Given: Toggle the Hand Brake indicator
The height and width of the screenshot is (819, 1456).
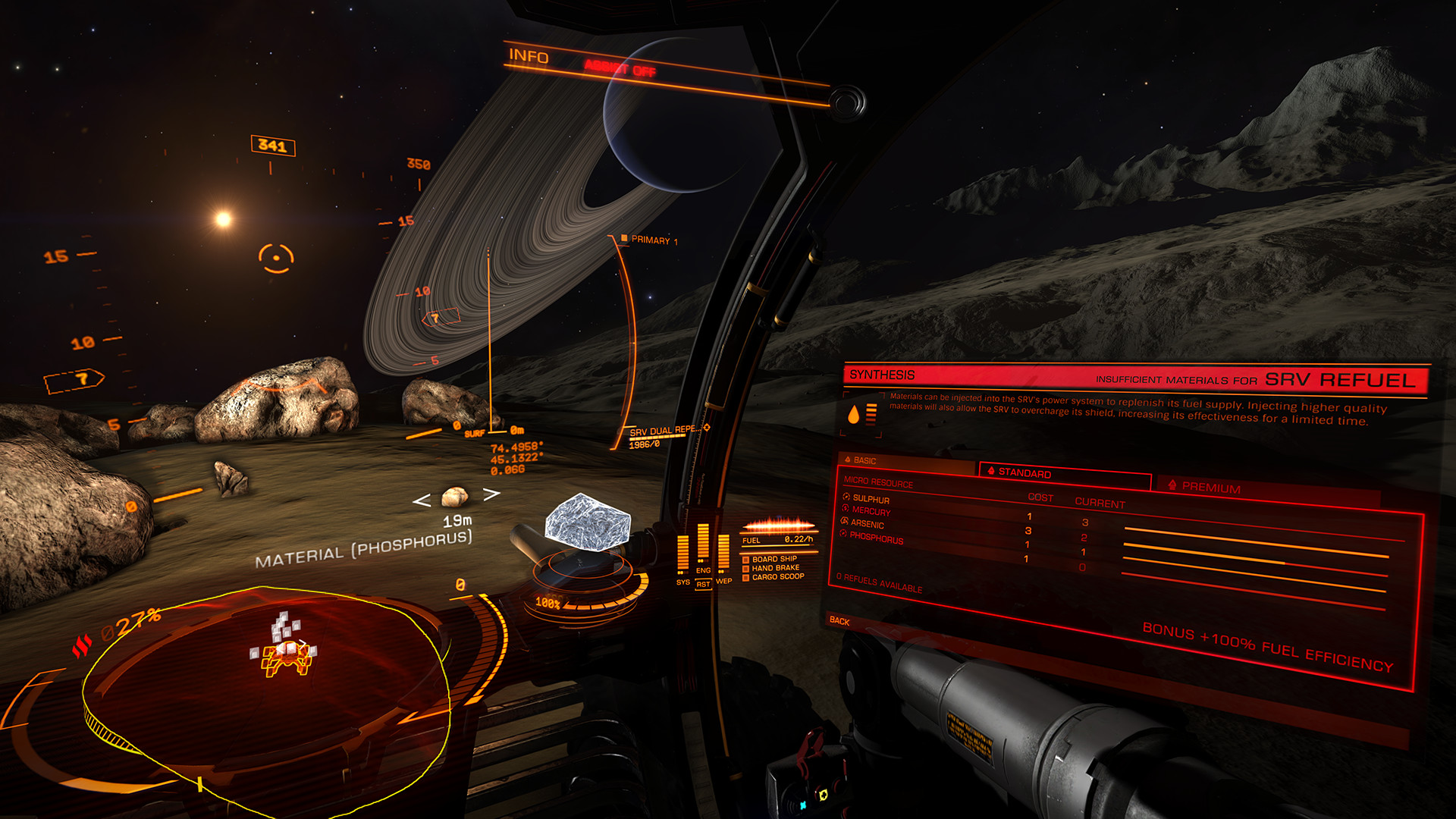Looking at the screenshot, I should coord(775,568).
